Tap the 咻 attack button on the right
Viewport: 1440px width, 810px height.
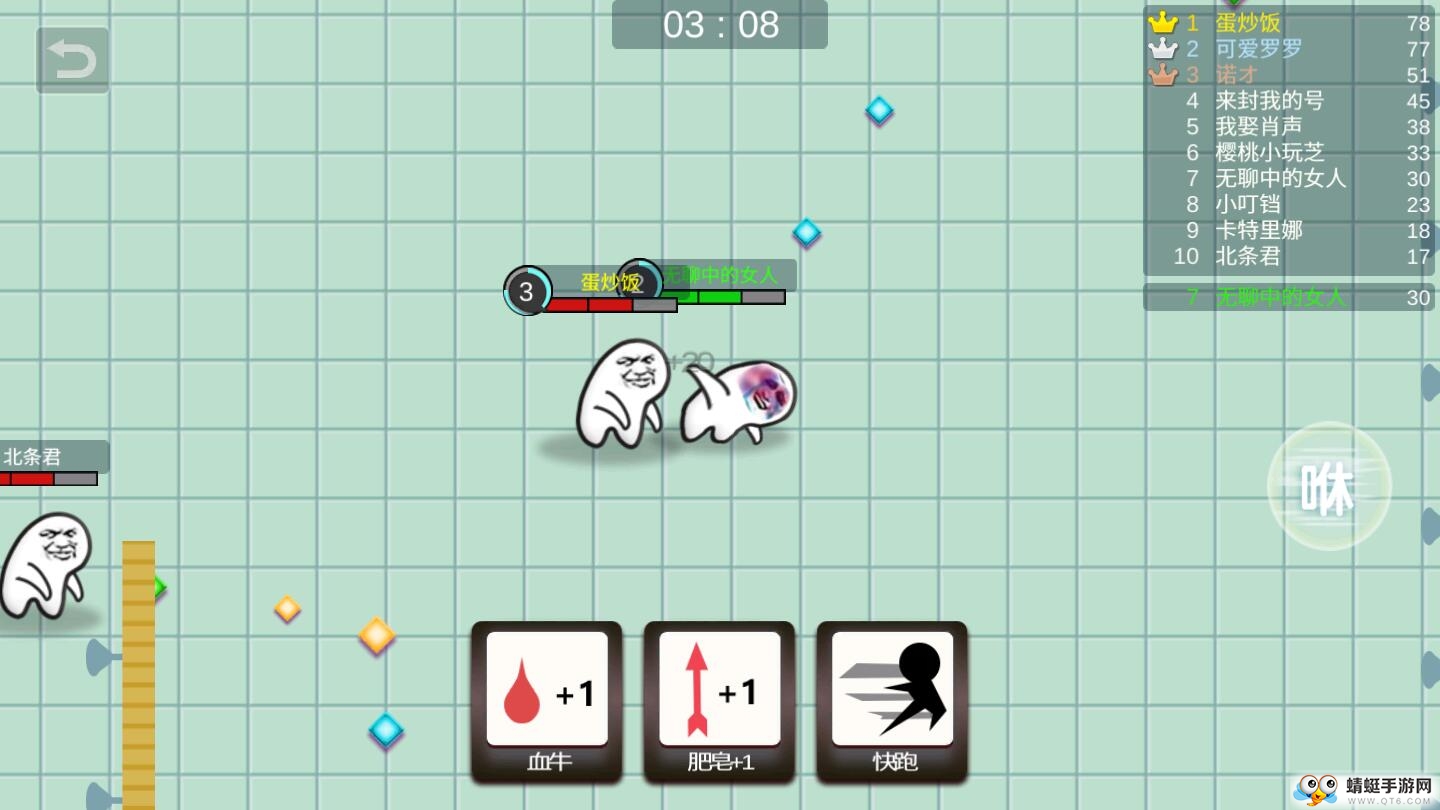point(1328,485)
